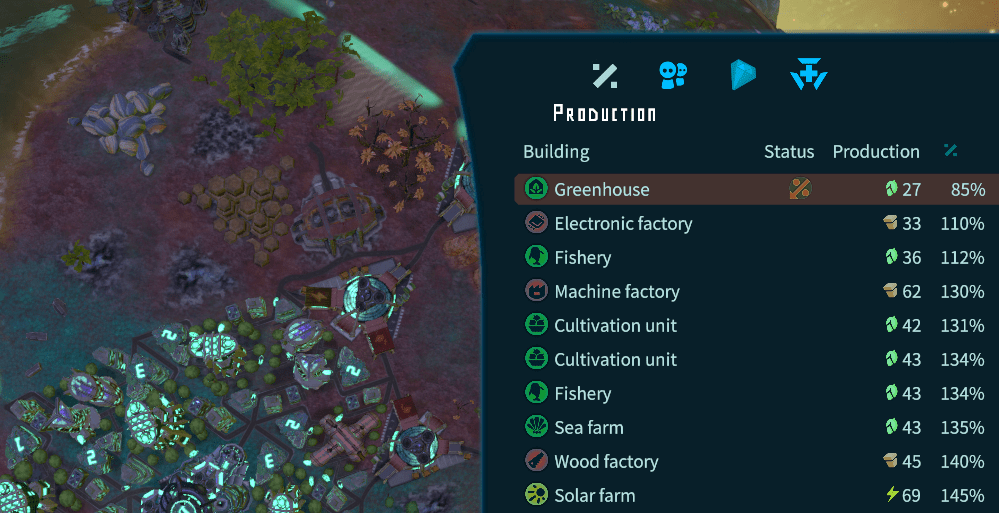Switch to the blue crystal tab
Viewport: 999px width, 513px height.
(742, 75)
